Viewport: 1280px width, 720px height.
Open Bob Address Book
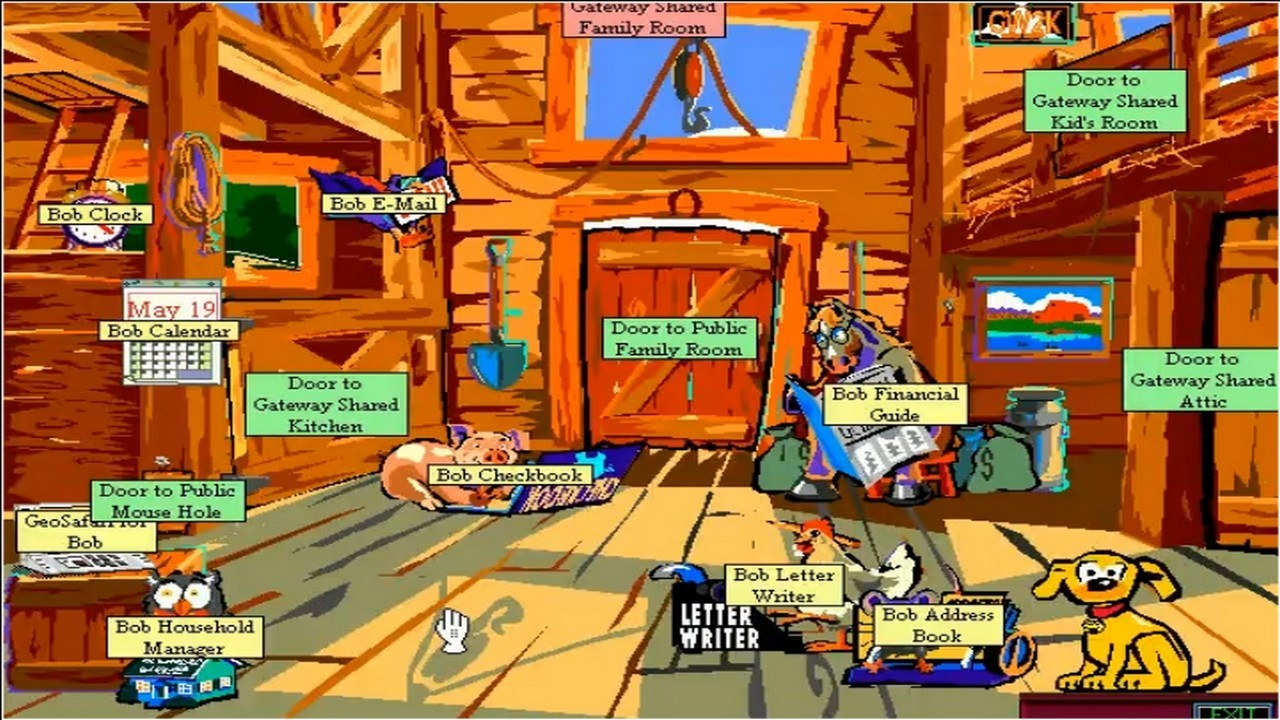[x=937, y=625]
